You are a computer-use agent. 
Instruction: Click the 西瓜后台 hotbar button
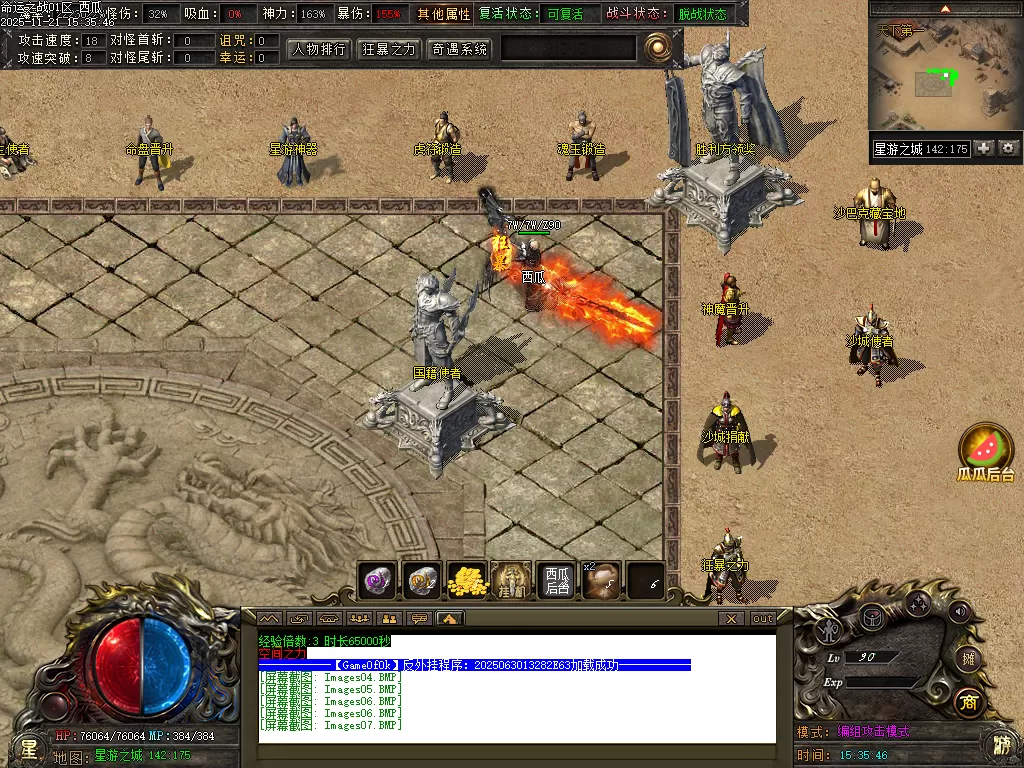[556, 580]
